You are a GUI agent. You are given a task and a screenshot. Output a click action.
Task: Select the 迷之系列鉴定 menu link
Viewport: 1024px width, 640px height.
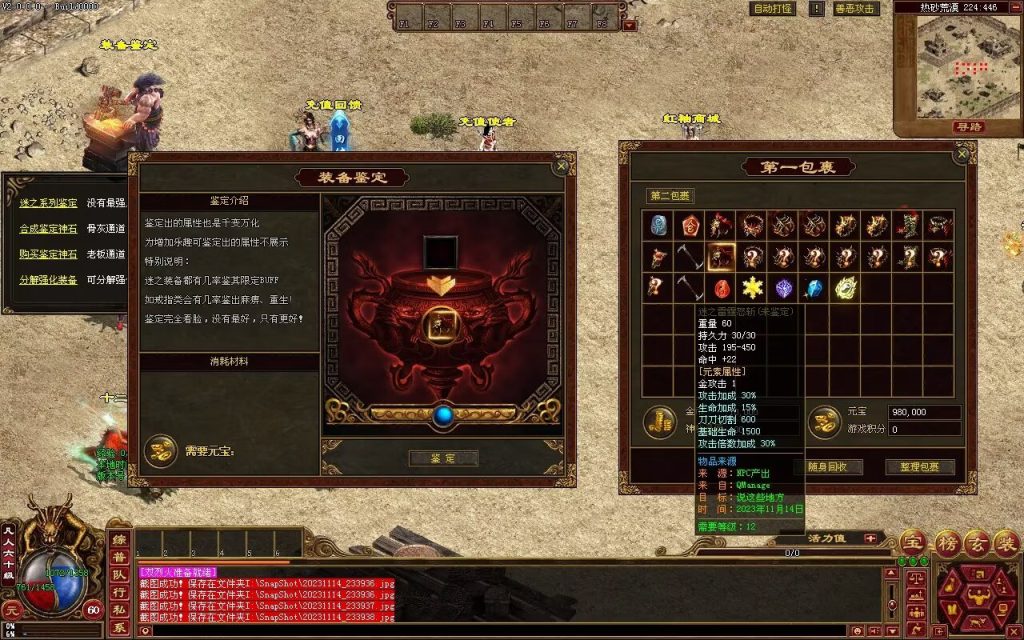pos(48,203)
